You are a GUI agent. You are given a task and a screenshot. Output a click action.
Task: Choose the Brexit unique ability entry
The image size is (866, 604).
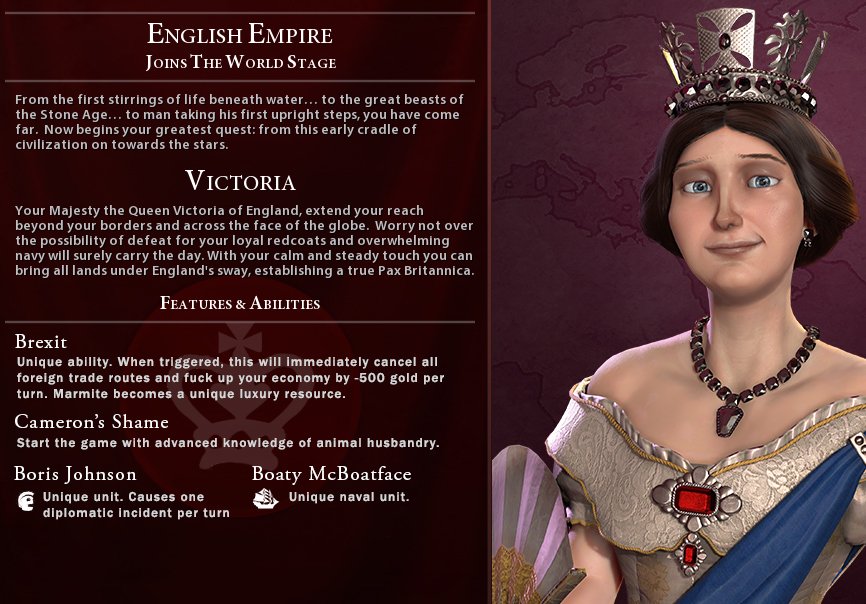point(41,342)
